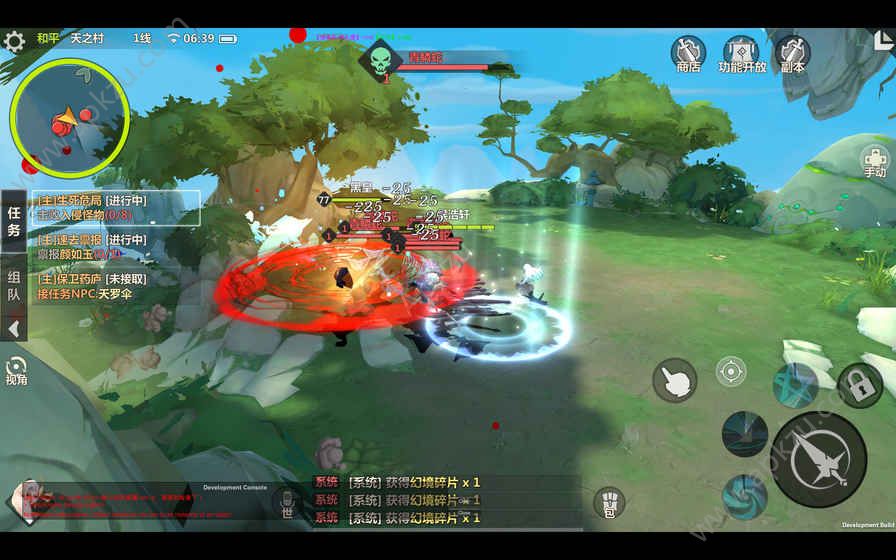Tap the main sword attack button
Image resolution: width=896 pixels, height=560 pixels.
pyautogui.click(x=818, y=460)
